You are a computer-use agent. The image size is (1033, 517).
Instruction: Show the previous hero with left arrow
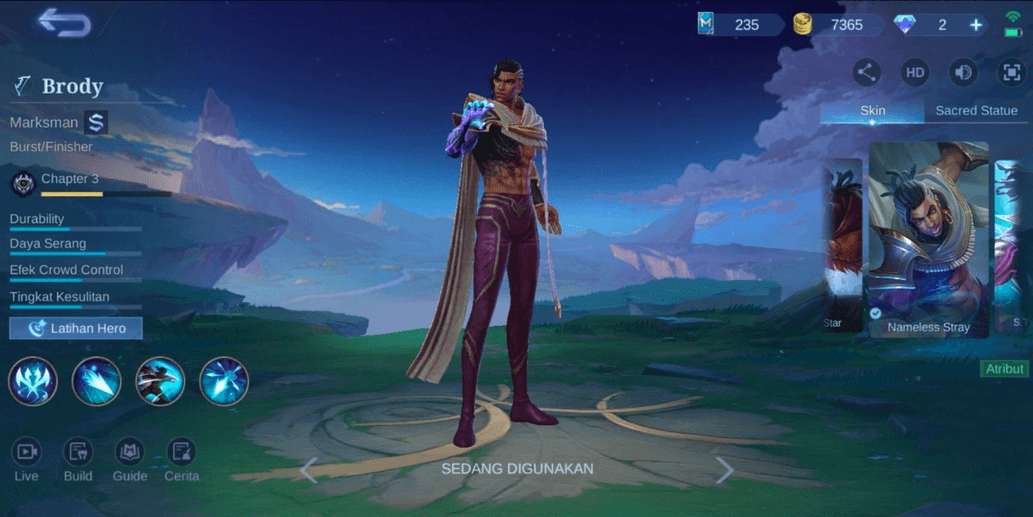(309, 470)
